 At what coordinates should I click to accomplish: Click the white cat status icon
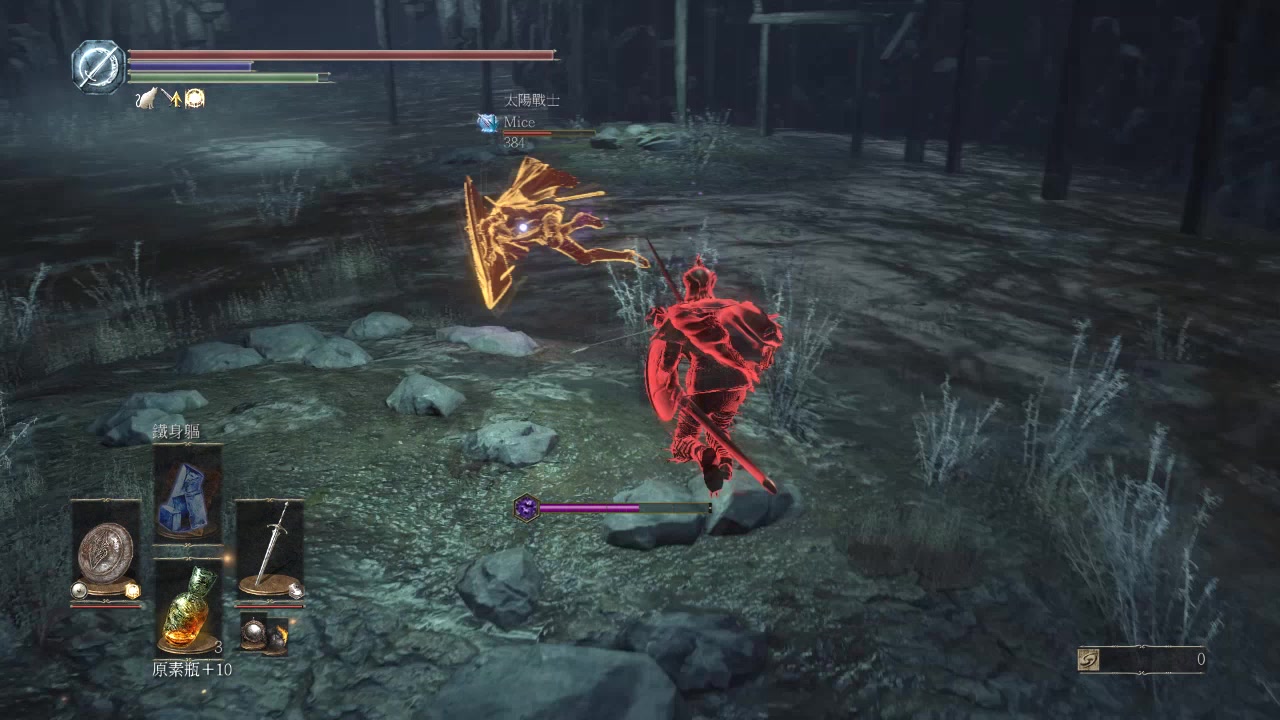(x=146, y=98)
